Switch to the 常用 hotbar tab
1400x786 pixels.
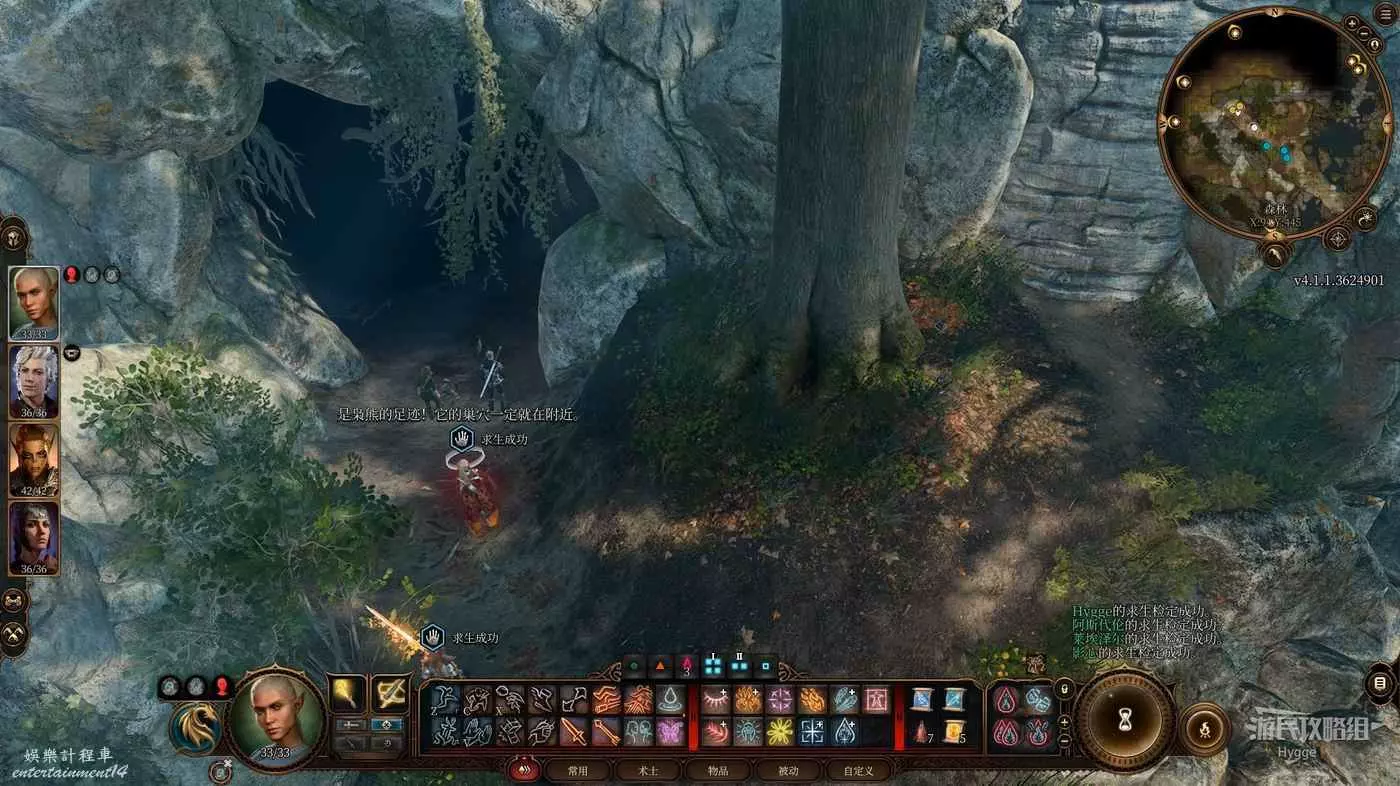577,771
